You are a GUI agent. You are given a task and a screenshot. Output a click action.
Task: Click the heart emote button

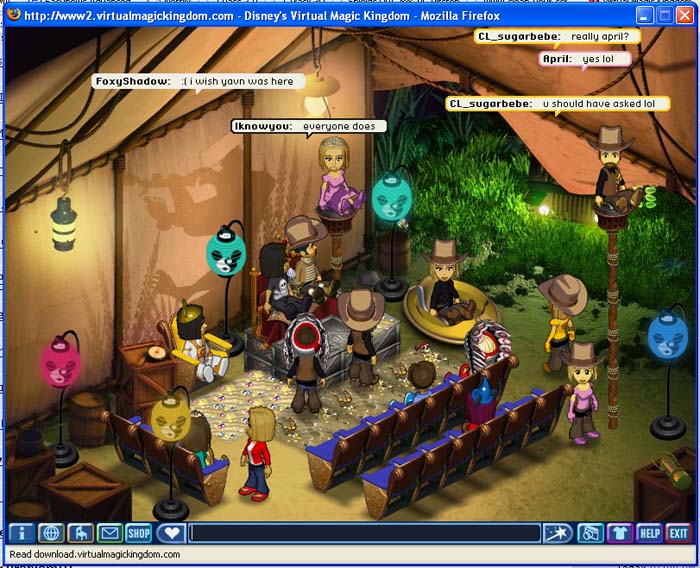coord(171,533)
